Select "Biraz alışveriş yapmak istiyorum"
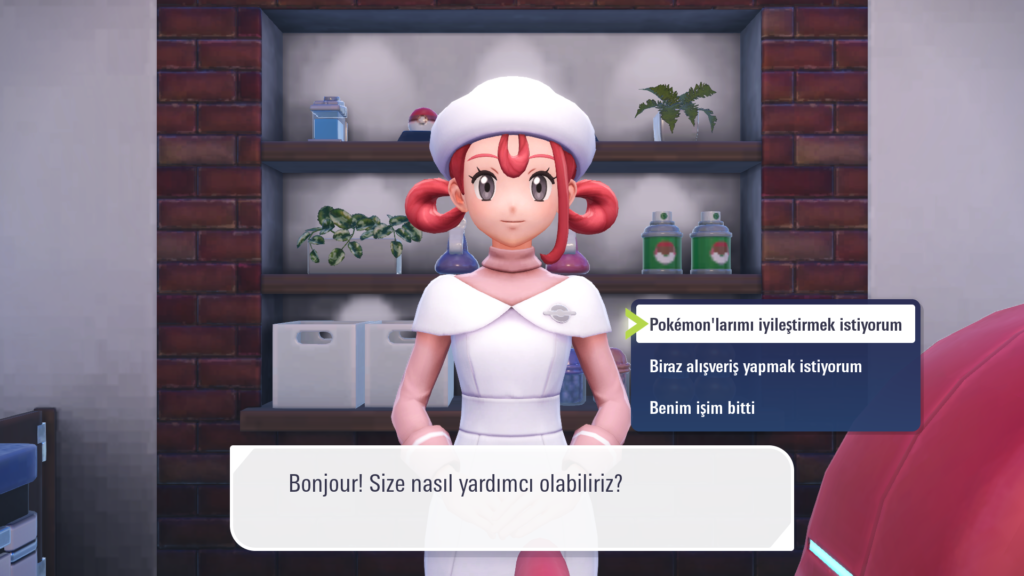The height and width of the screenshot is (576, 1024). pos(755,366)
